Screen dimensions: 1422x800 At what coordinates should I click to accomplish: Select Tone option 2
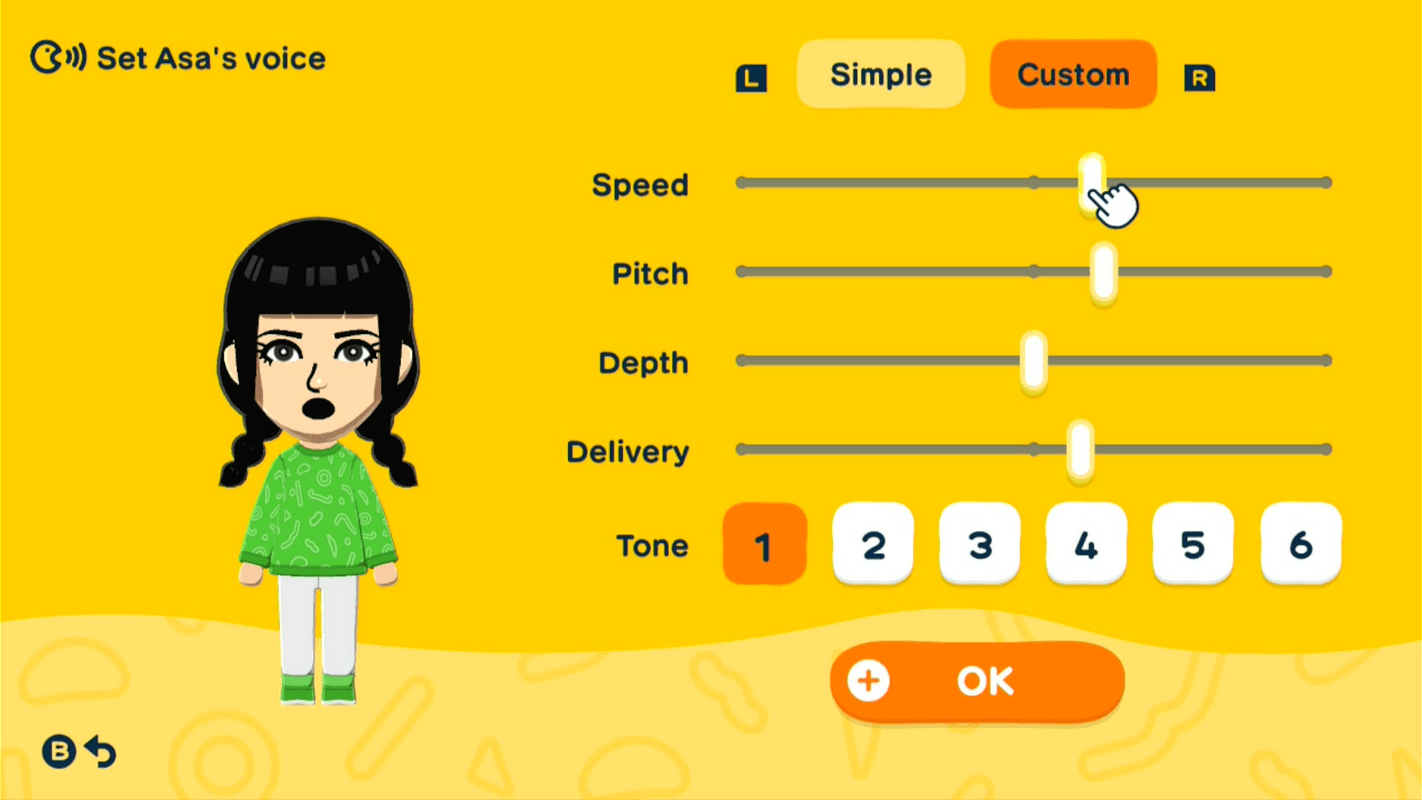click(872, 545)
